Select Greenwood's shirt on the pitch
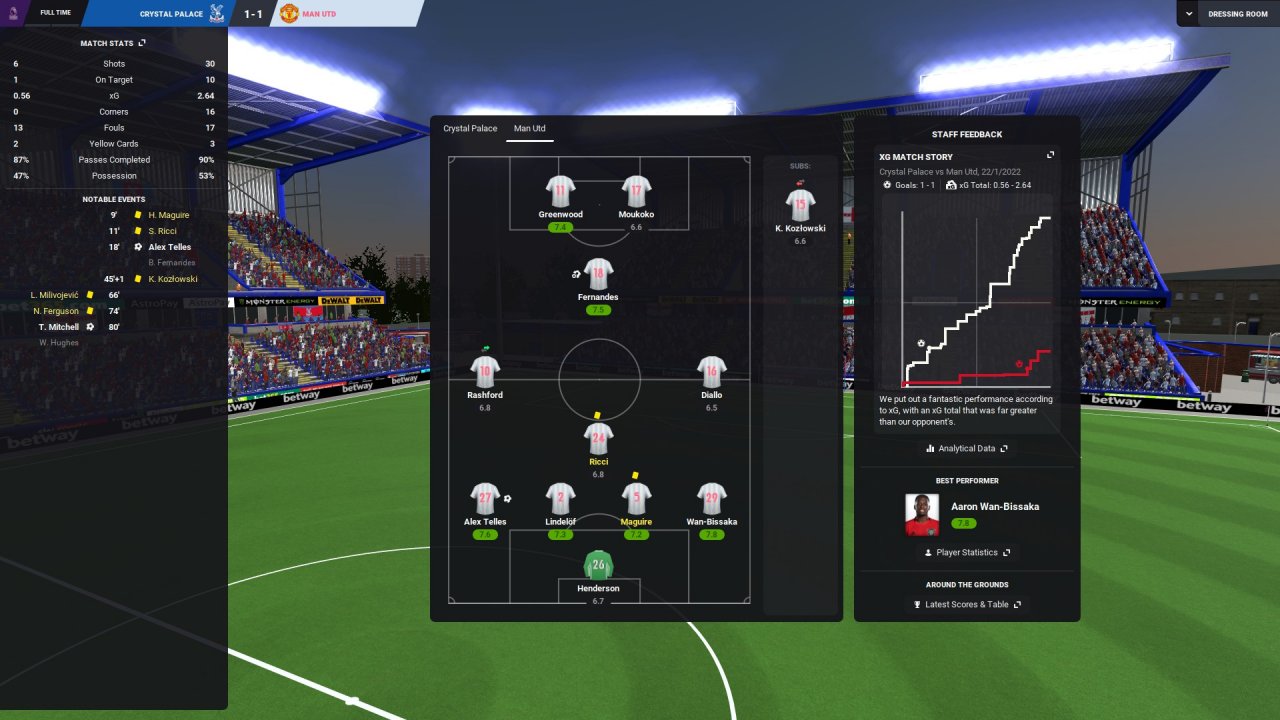 point(561,191)
